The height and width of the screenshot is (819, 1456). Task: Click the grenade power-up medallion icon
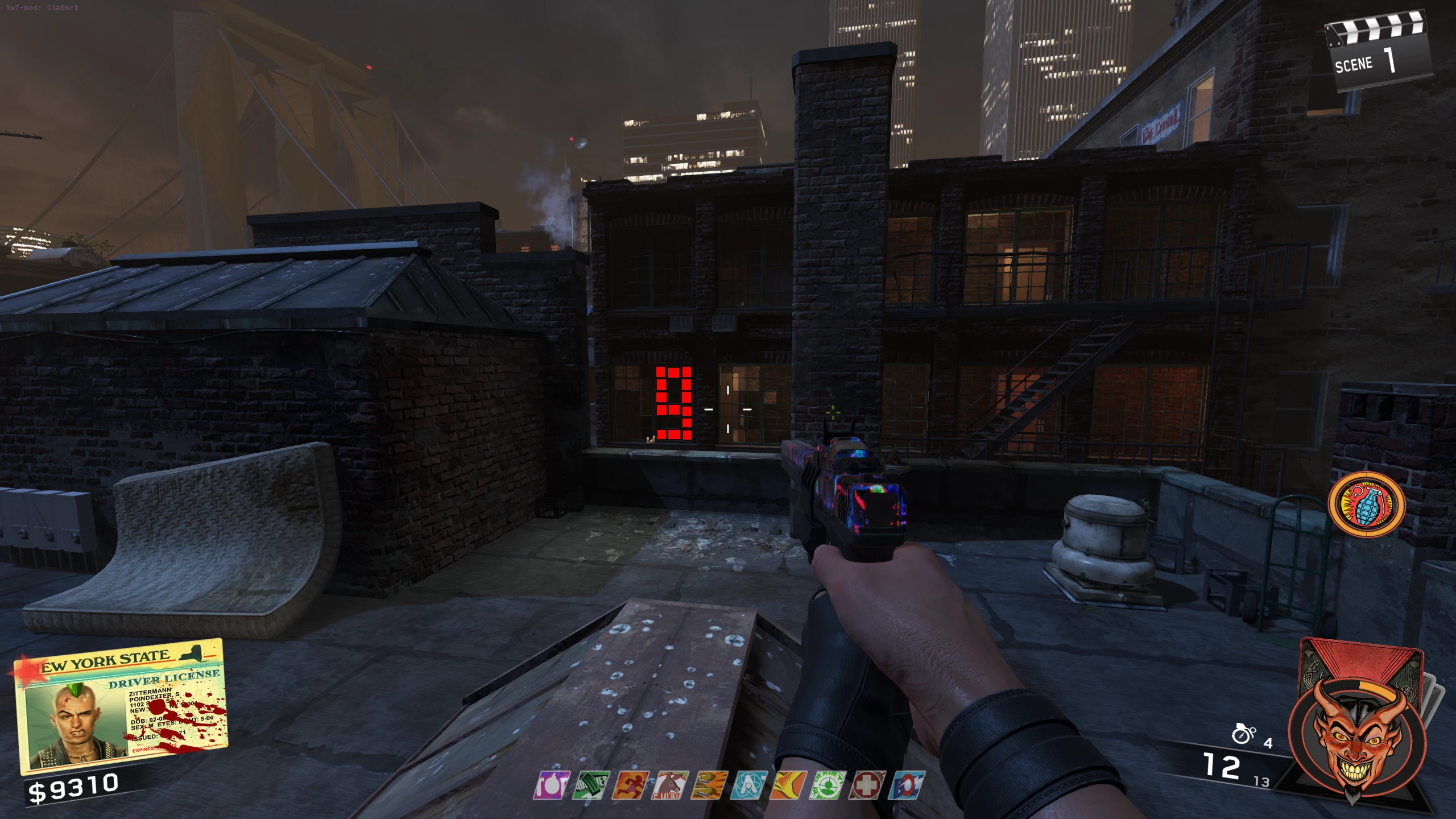(1366, 505)
